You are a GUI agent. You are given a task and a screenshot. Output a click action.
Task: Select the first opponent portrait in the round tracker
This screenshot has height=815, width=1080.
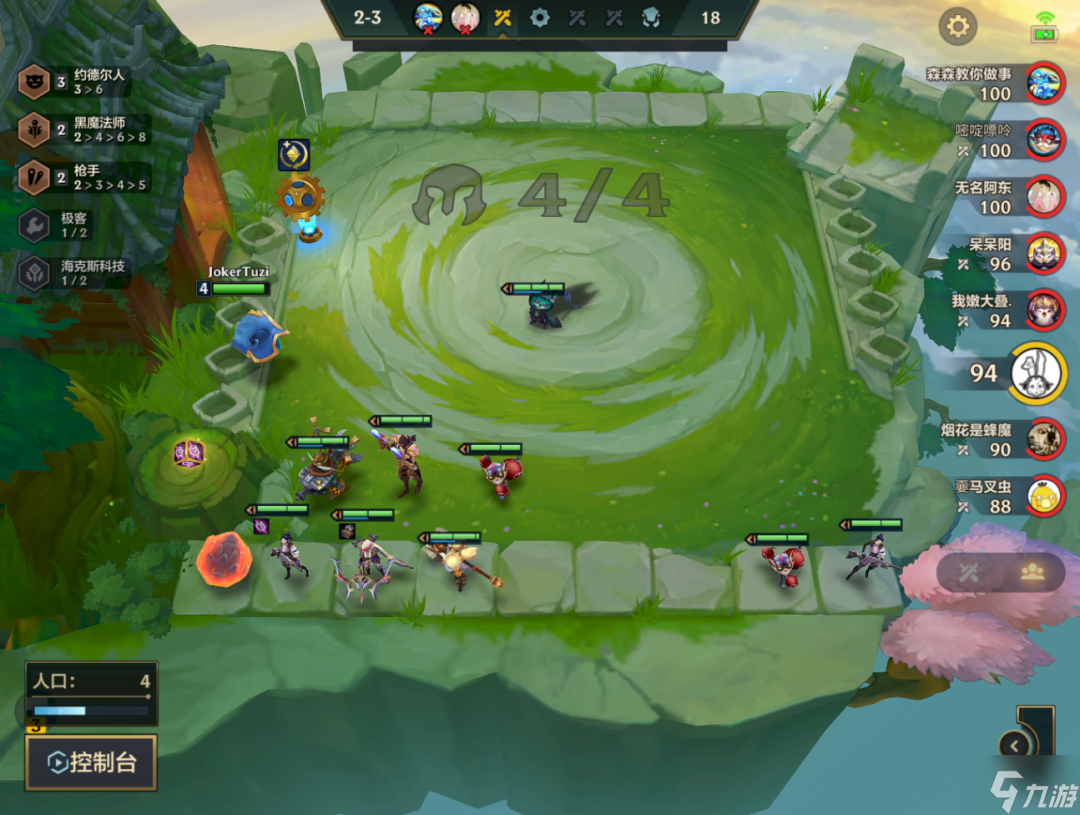point(428,18)
